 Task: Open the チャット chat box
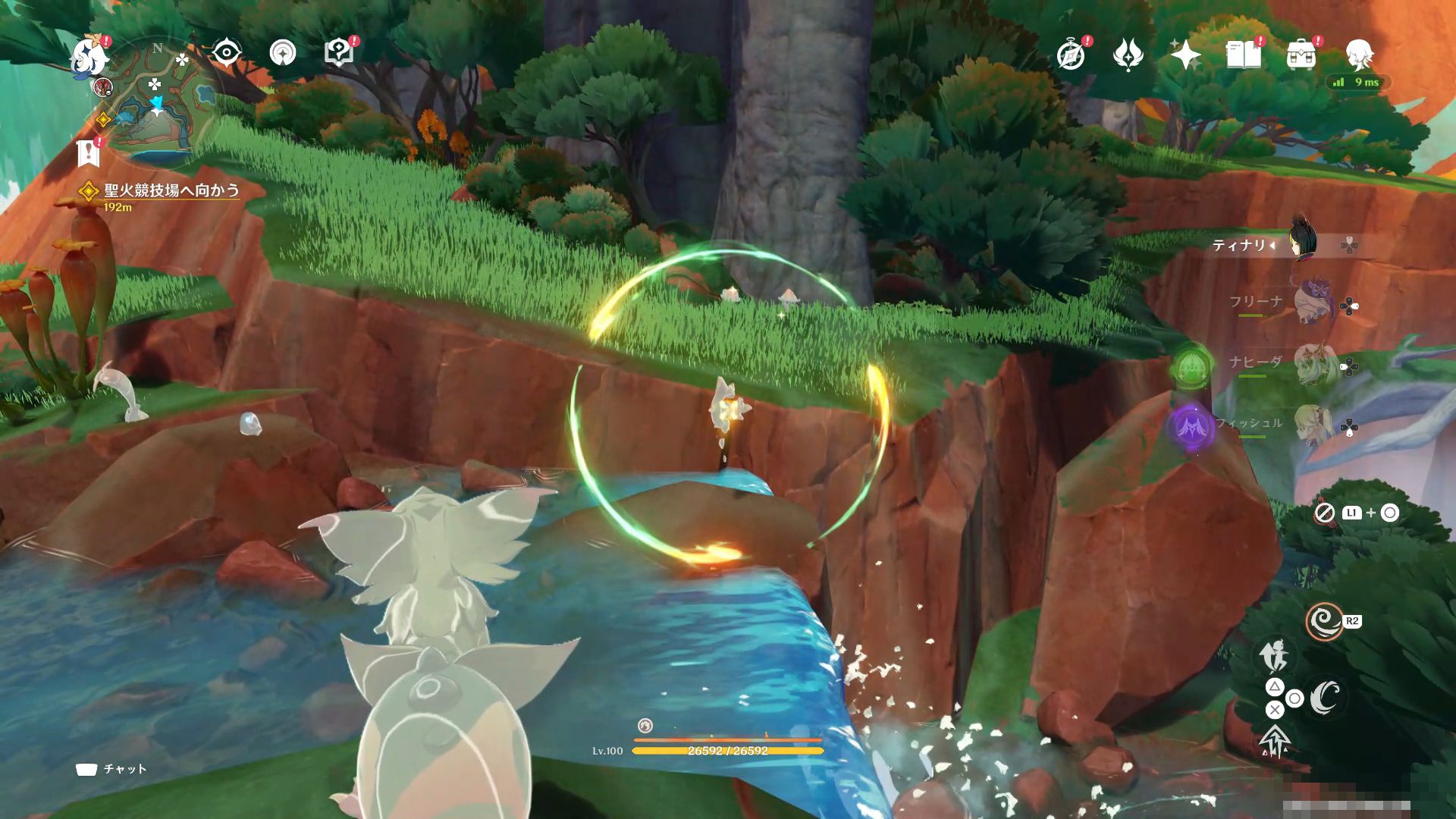click(112, 769)
